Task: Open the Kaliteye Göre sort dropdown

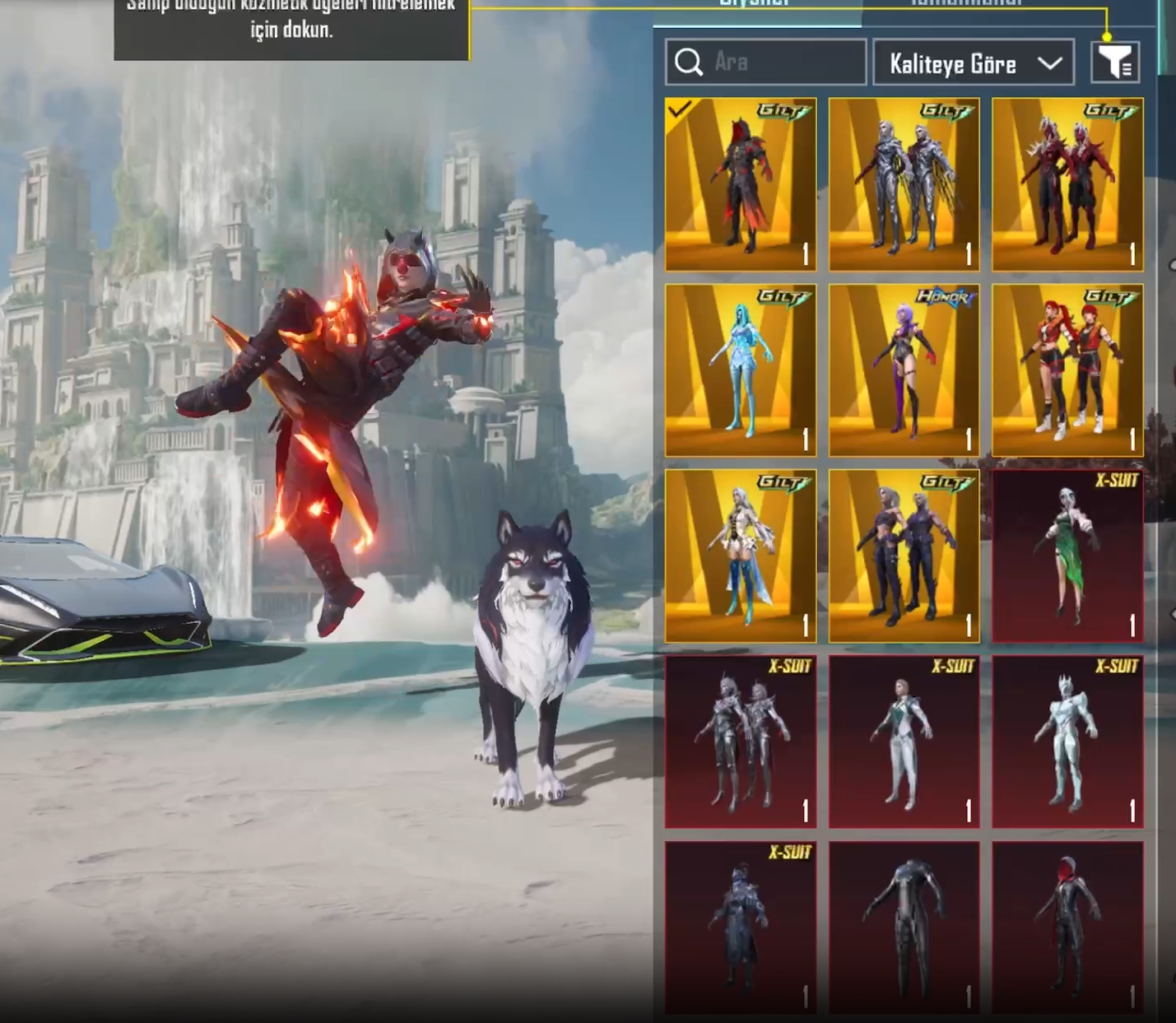Action: (x=974, y=63)
